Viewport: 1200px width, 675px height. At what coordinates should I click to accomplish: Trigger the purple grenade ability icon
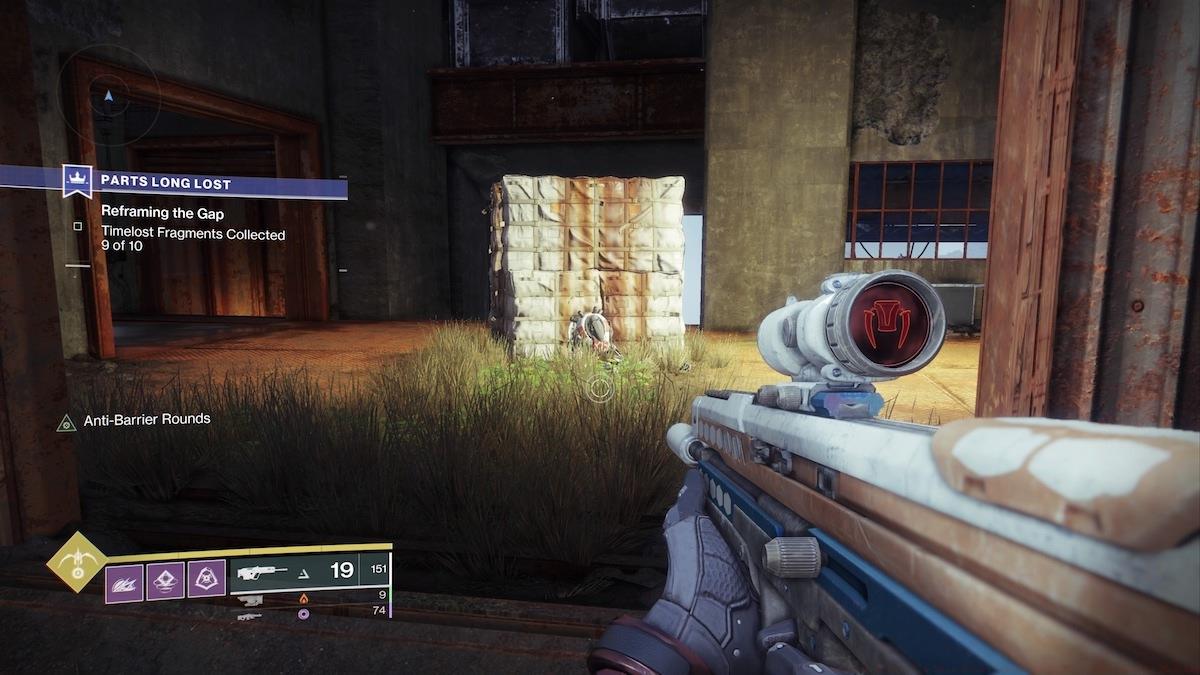click(x=166, y=581)
